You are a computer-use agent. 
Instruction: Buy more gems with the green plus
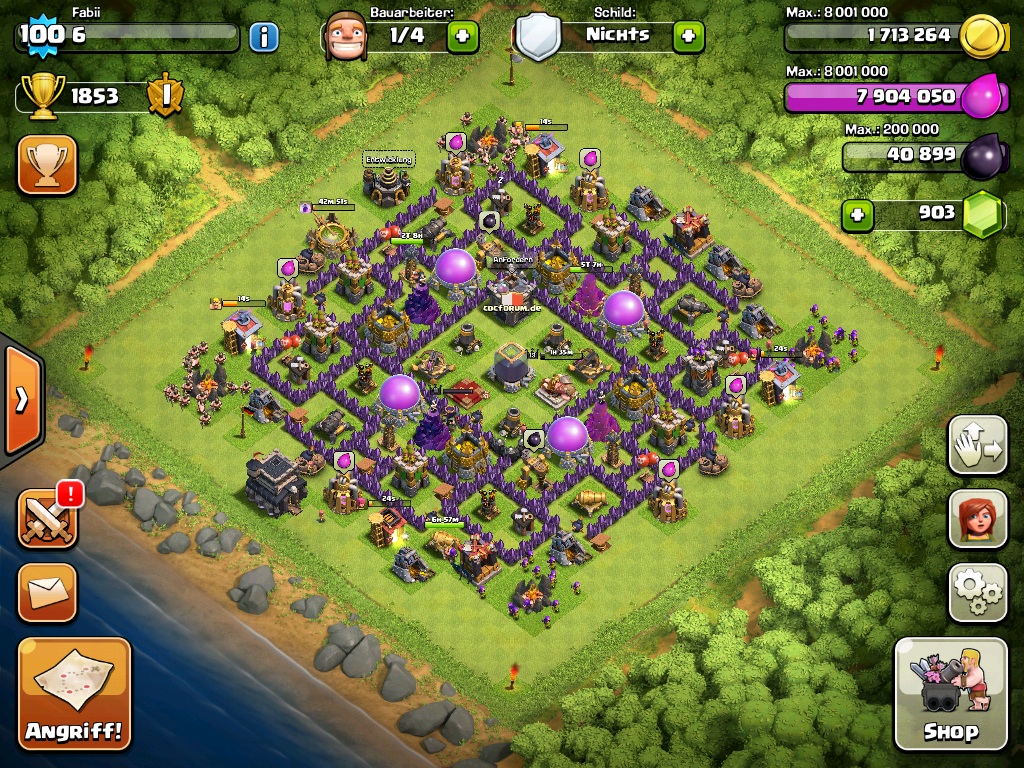coord(856,214)
